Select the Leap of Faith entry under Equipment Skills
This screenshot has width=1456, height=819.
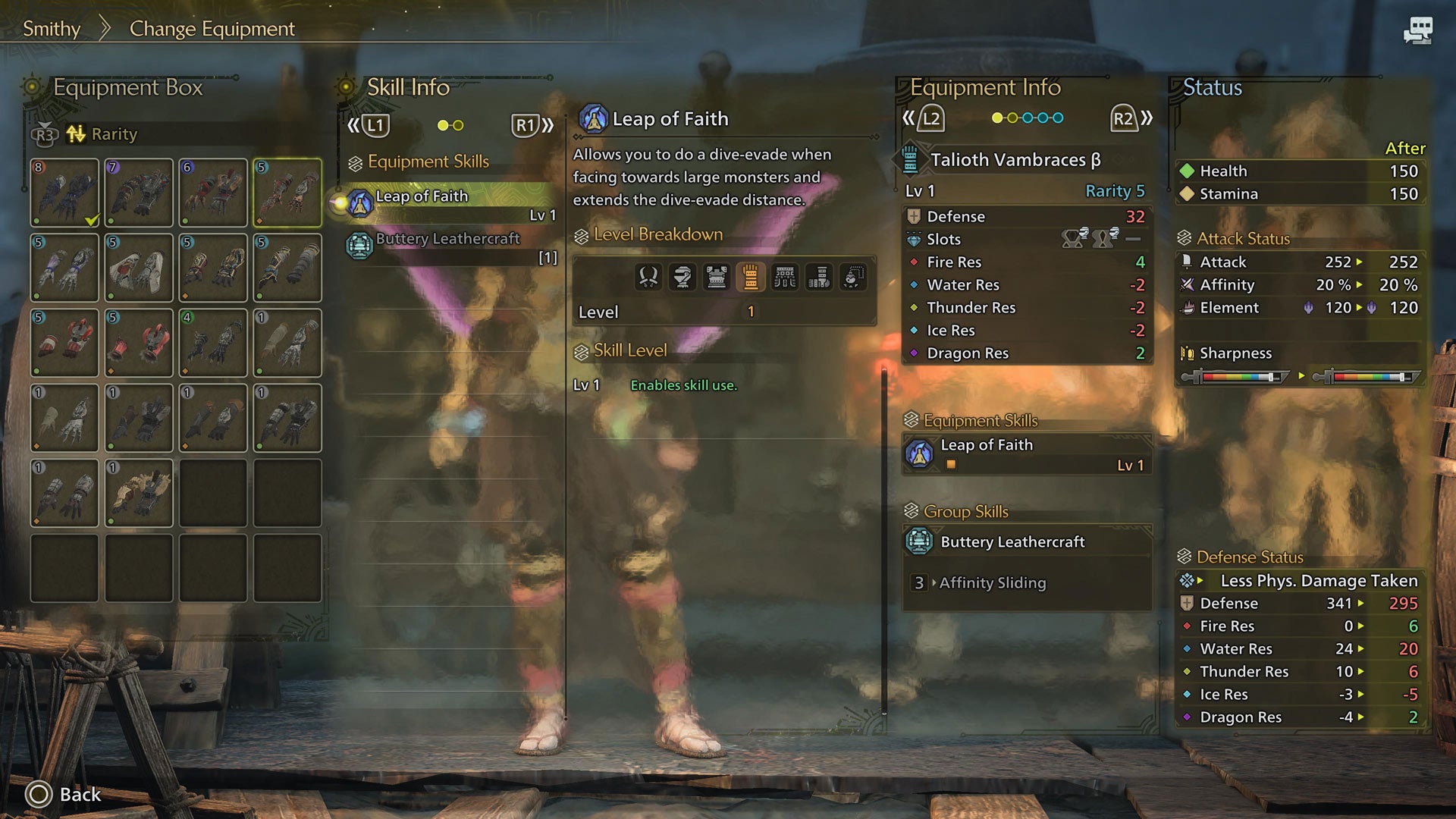coord(1024,453)
